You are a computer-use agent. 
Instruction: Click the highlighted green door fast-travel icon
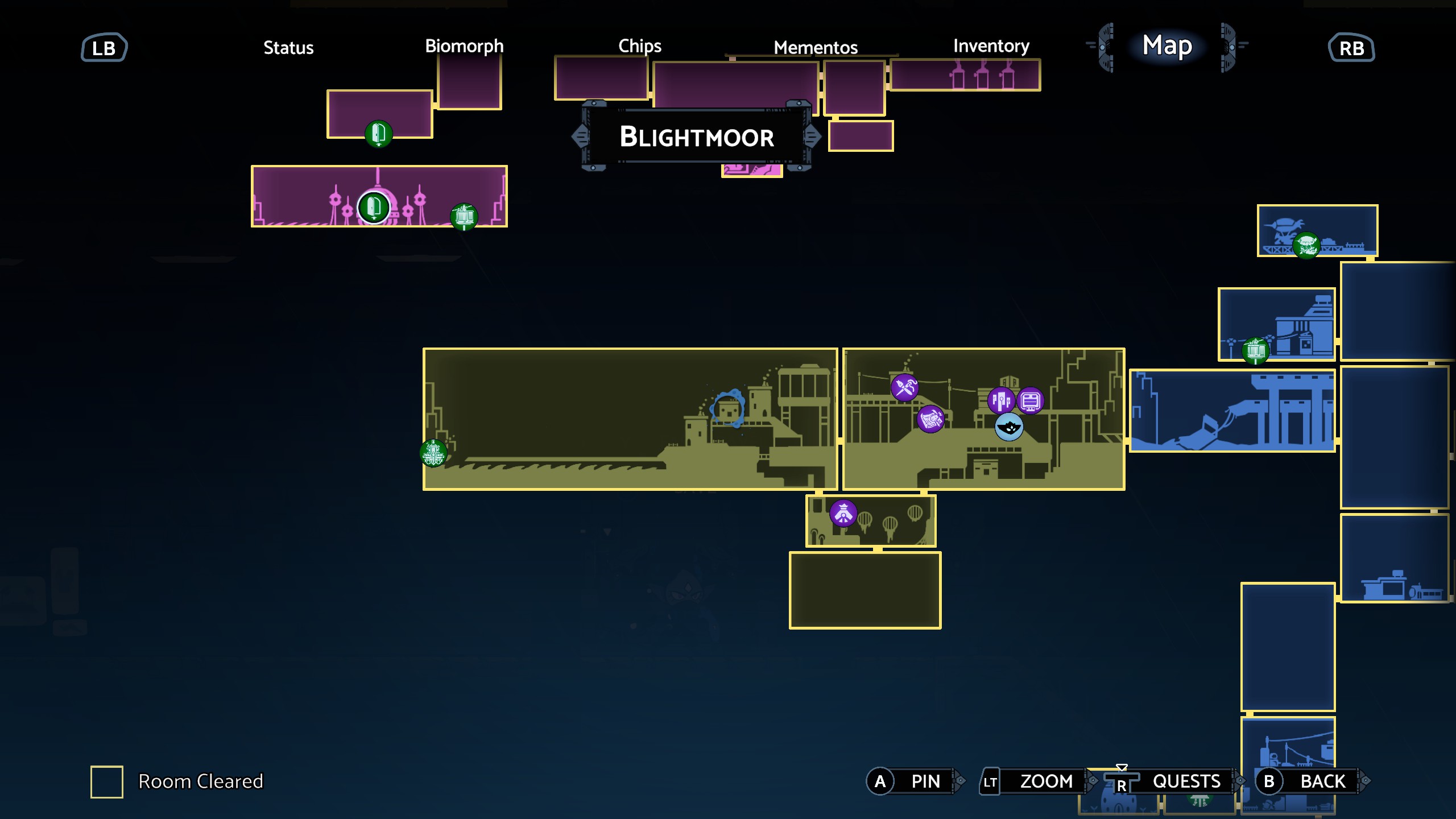(x=373, y=209)
